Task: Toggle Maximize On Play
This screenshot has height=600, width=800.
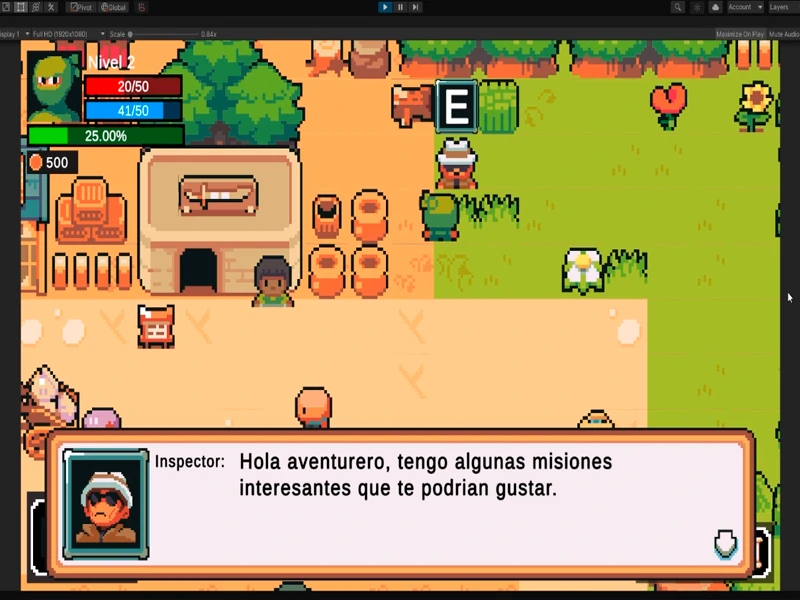Action: (x=740, y=34)
